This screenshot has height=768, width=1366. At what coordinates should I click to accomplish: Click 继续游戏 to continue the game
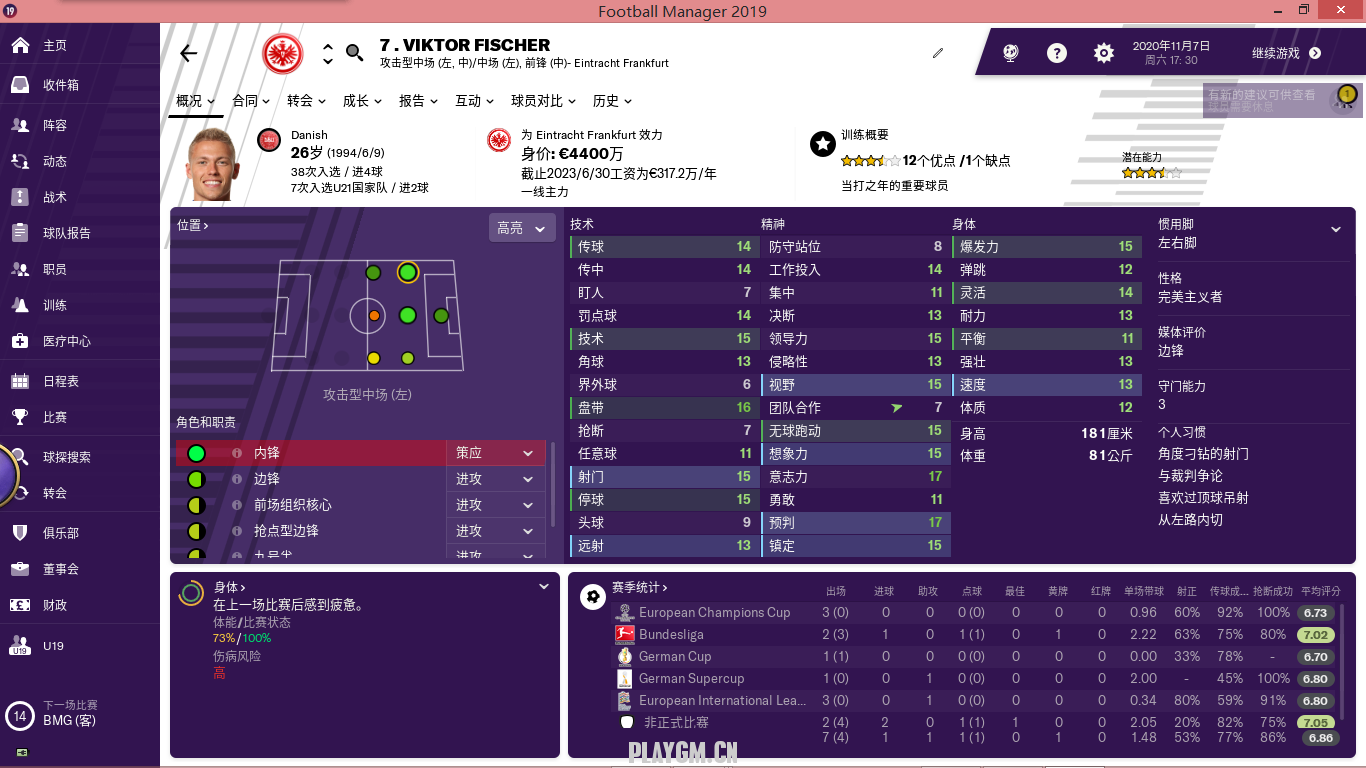(1286, 54)
